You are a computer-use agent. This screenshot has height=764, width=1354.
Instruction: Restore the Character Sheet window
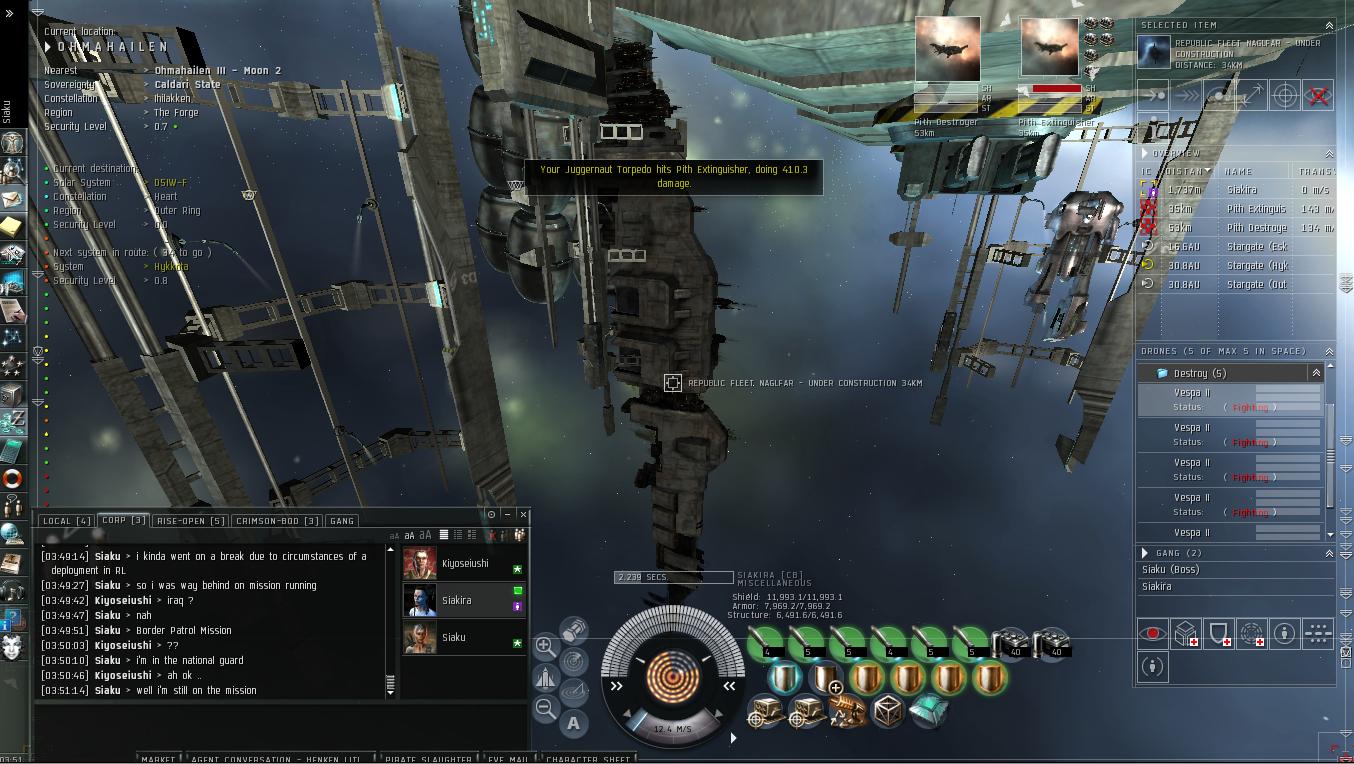588,759
